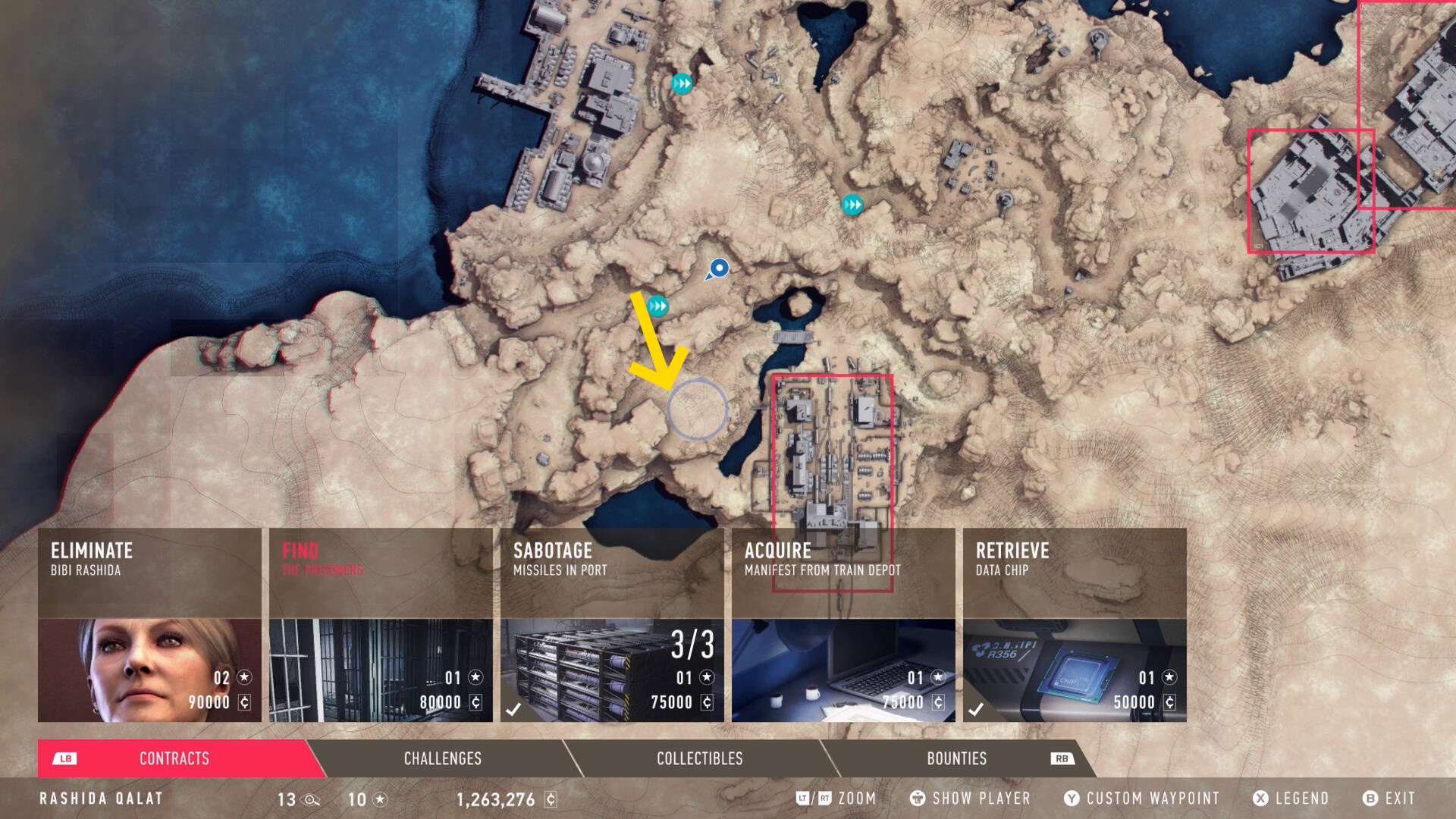Select the Eliminate Bibi Rashida contract
Image resolution: width=1456 pixels, height=819 pixels.
pyautogui.click(x=149, y=625)
